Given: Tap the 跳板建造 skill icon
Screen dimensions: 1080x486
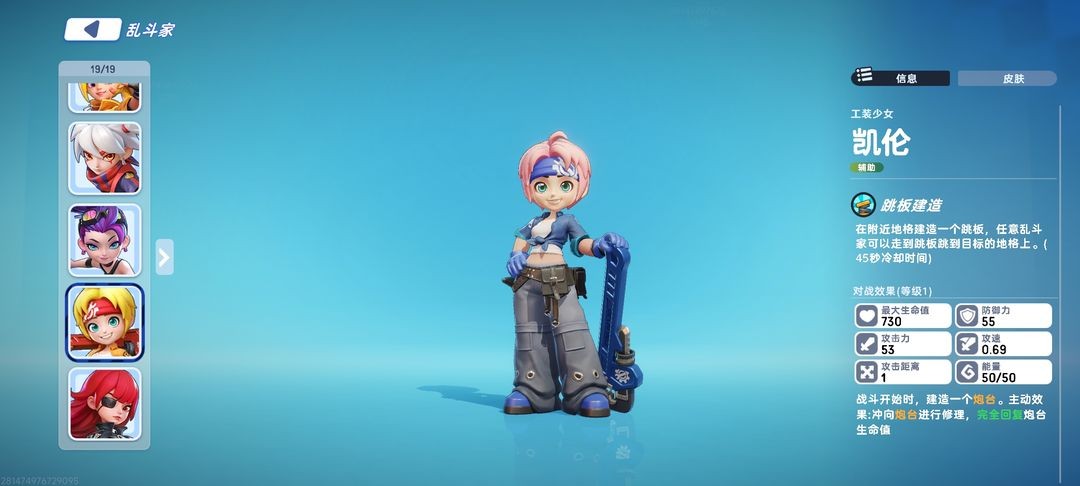Looking at the screenshot, I should click(863, 205).
